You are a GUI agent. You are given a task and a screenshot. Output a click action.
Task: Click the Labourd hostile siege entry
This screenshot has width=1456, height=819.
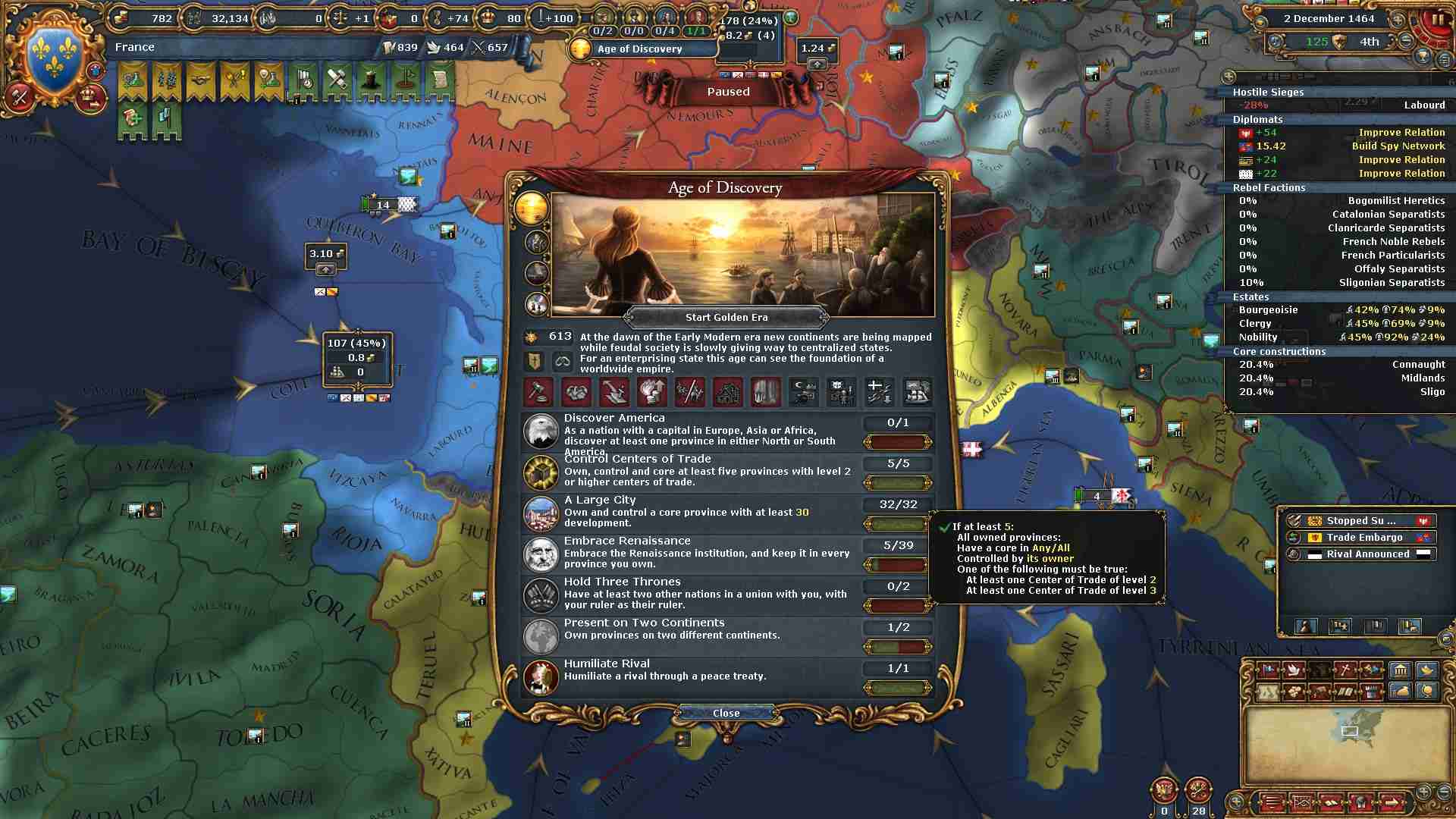pos(1340,105)
